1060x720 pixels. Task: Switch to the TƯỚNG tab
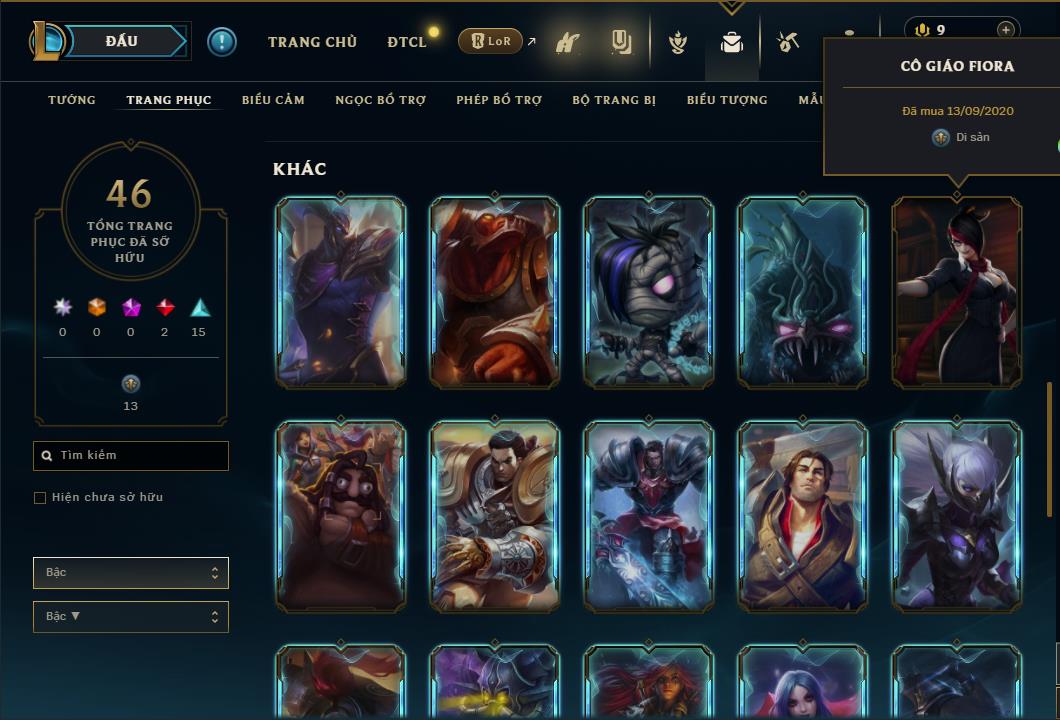[72, 100]
